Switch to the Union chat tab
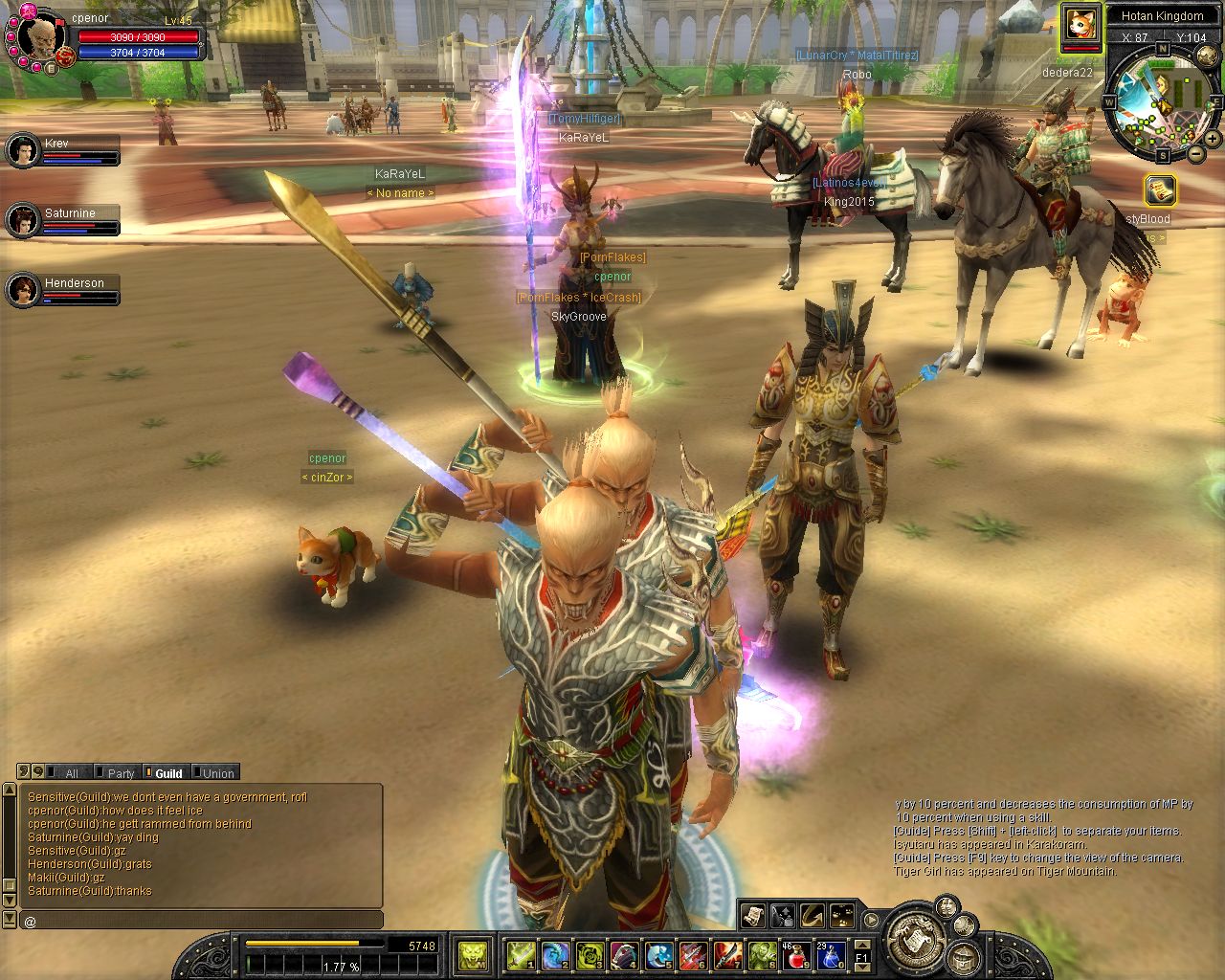This screenshot has height=980, width=1225. (x=214, y=773)
